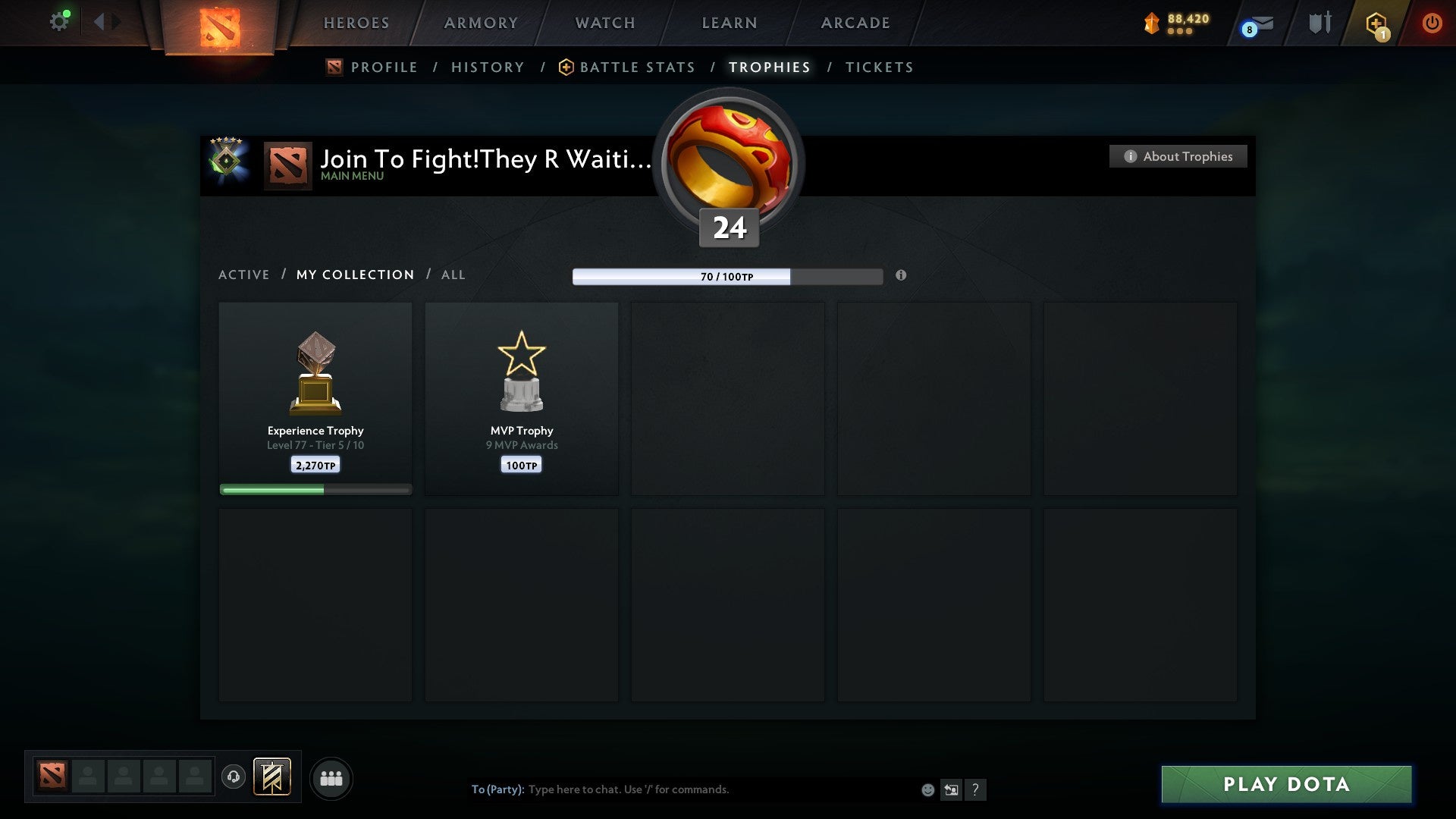This screenshot has width=1456, height=819.
Task: Open About Trophies
Action: pyautogui.click(x=1178, y=156)
